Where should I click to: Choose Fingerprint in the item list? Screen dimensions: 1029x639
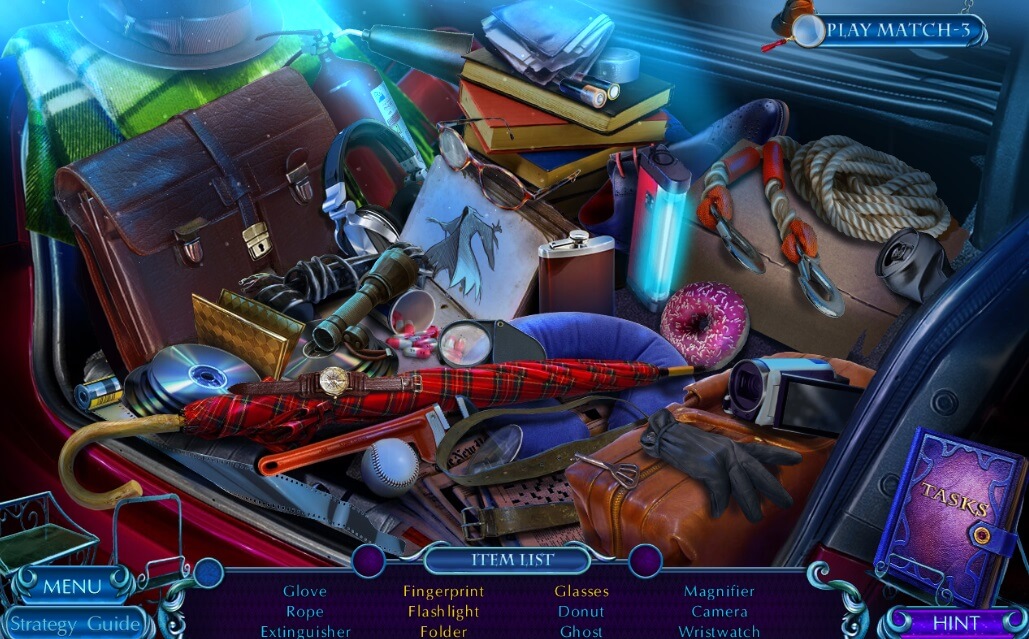click(x=443, y=591)
